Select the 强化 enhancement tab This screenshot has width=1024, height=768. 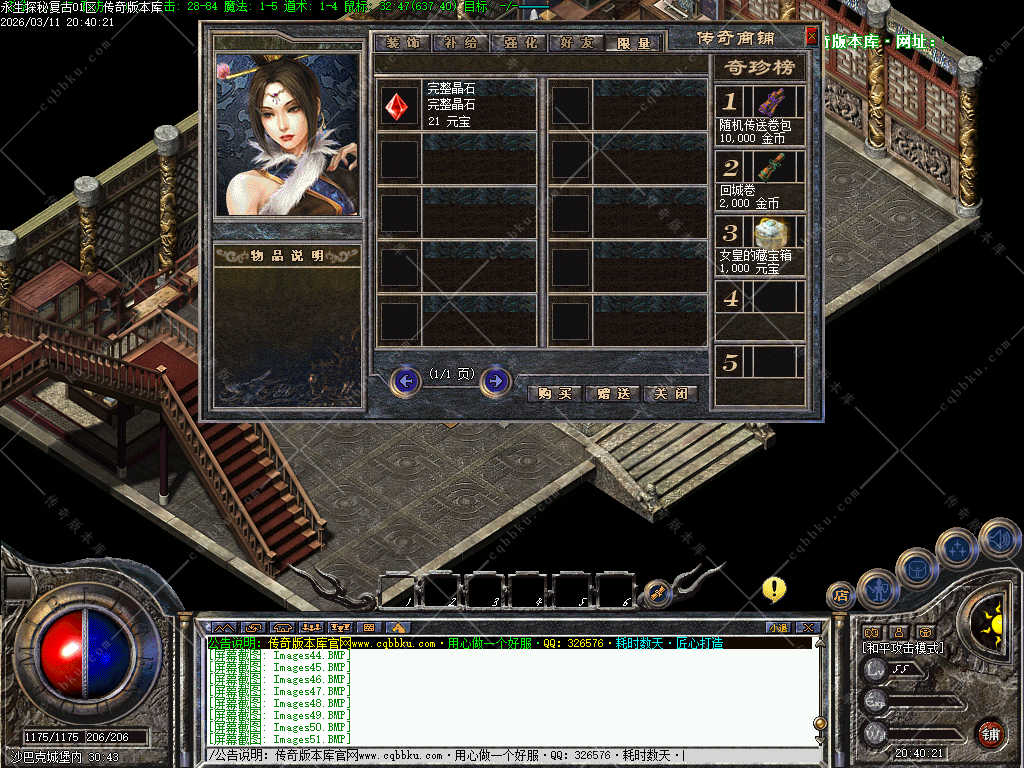click(x=518, y=43)
